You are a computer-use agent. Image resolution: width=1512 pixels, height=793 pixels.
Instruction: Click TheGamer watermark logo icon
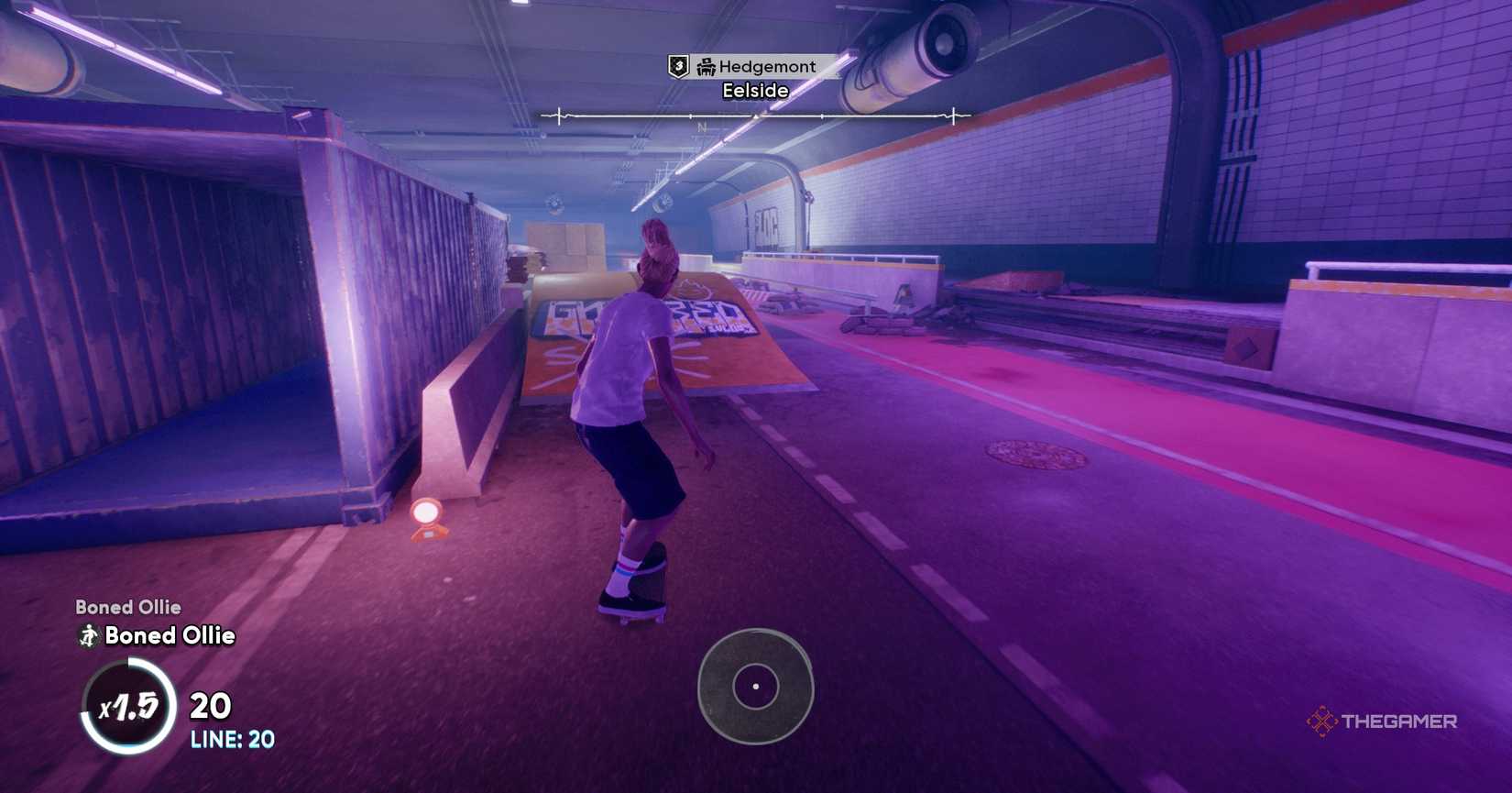(x=1321, y=721)
